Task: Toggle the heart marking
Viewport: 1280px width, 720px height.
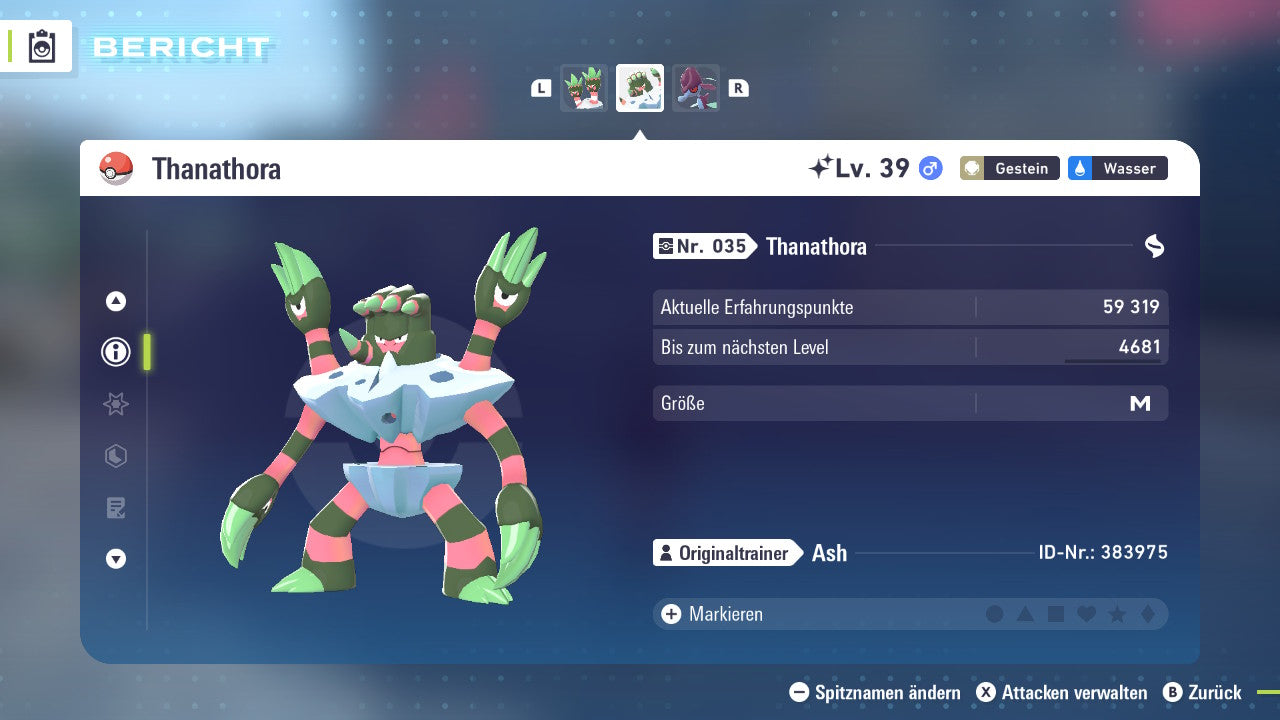Action: [x=1086, y=614]
